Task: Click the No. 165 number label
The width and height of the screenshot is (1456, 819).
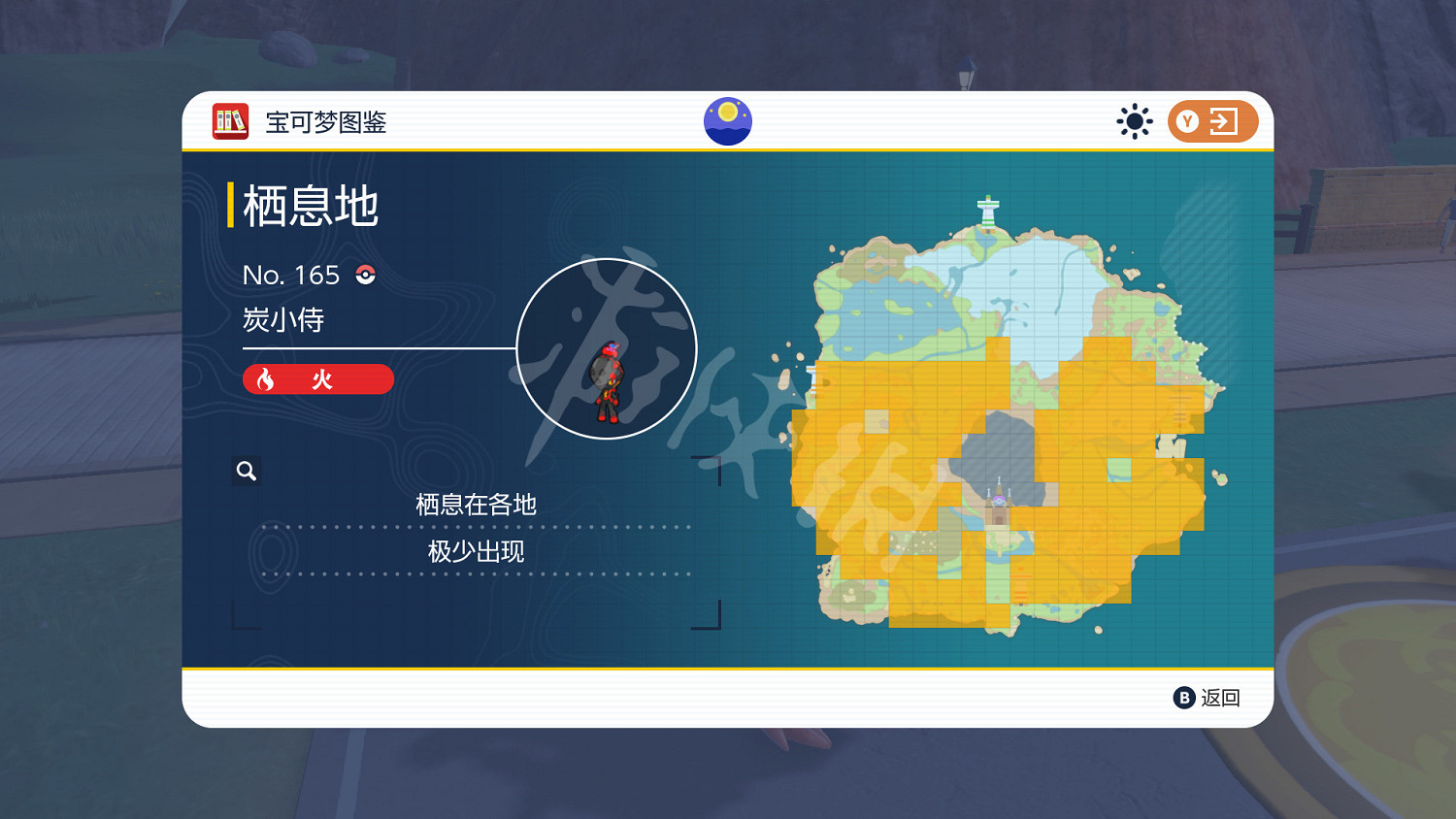Action: [x=291, y=275]
